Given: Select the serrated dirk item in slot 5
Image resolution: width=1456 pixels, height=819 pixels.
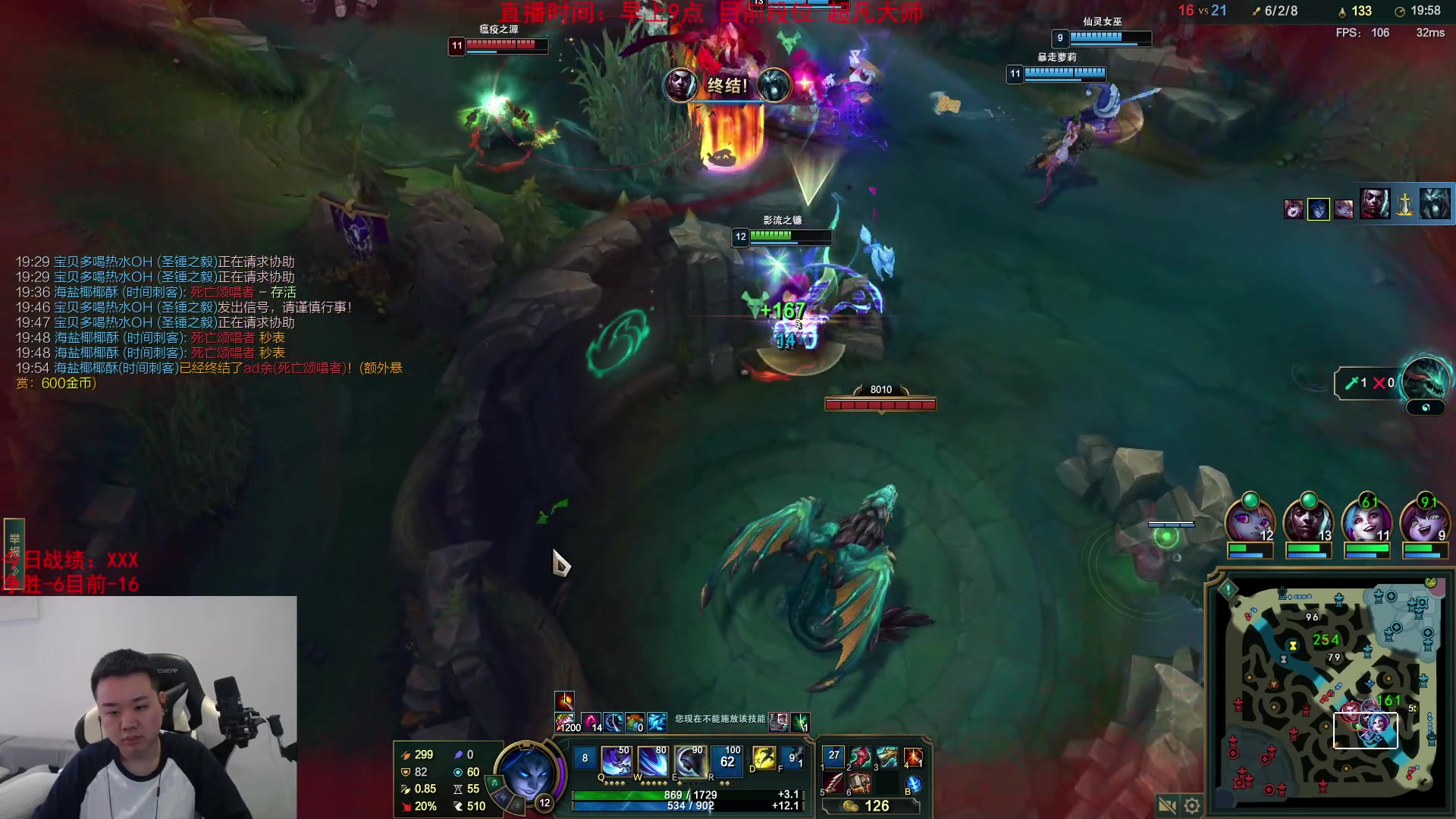Looking at the screenshot, I should click(833, 783).
